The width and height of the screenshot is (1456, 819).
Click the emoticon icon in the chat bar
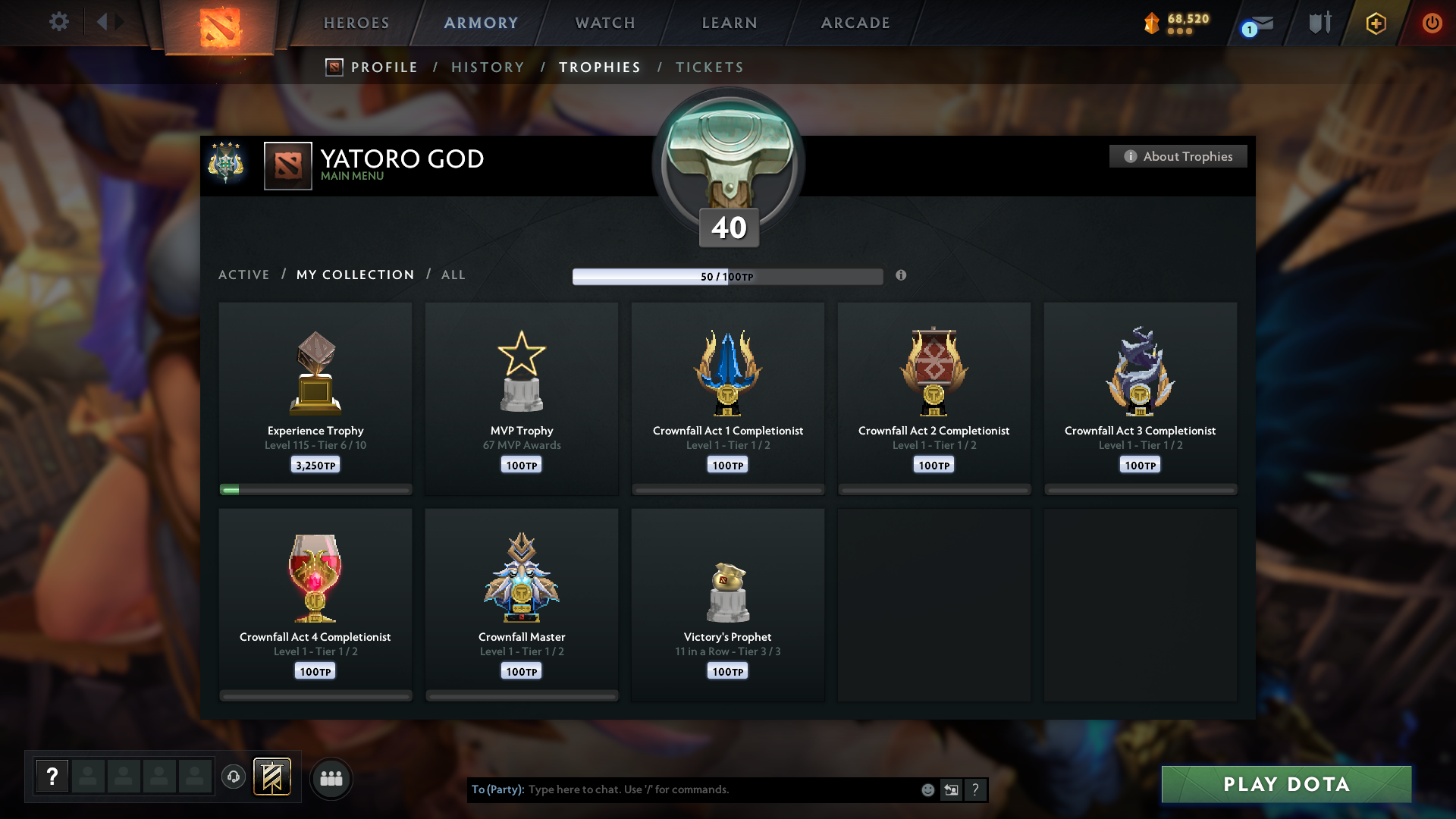[x=928, y=789]
